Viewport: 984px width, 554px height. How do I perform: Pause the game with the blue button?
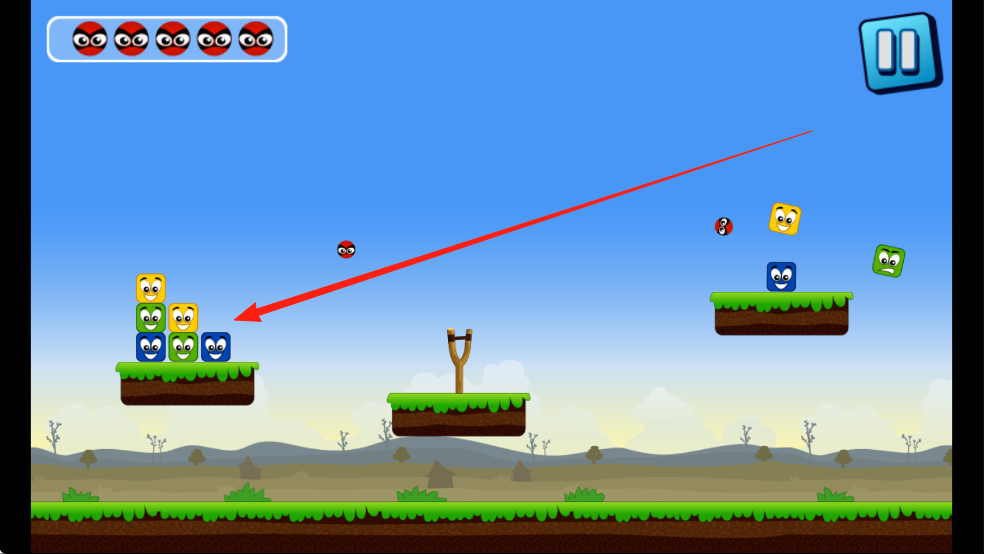(898, 52)
